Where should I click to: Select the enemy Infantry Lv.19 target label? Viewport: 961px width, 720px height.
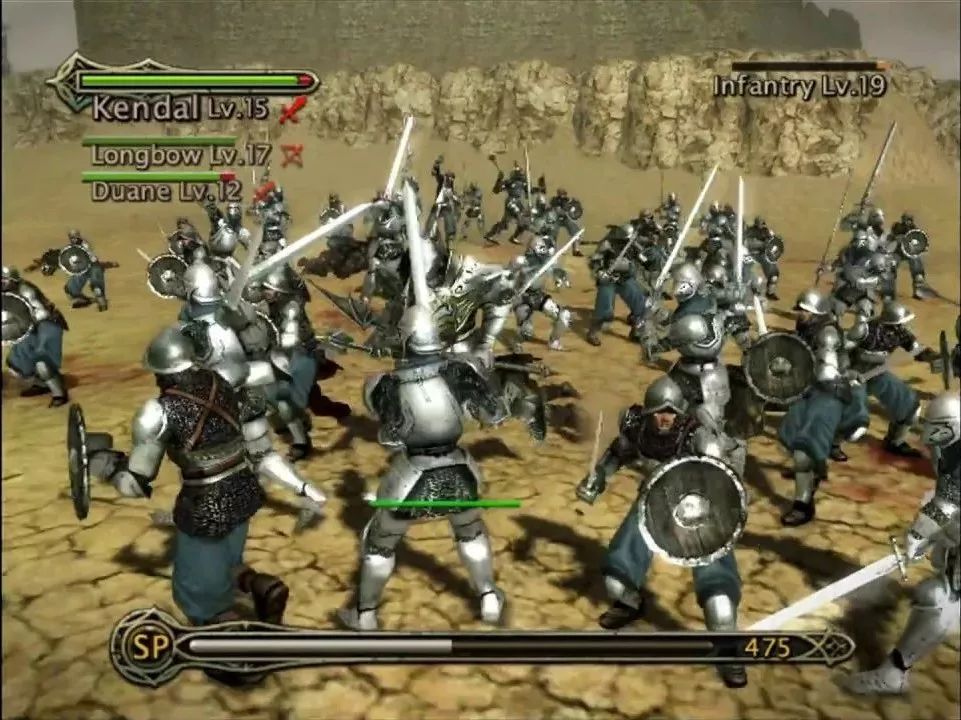(799, 86)
